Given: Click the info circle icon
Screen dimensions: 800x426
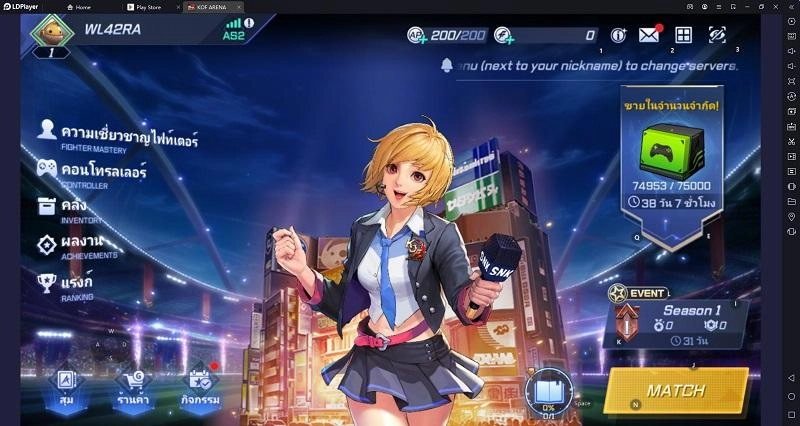Looking at the screenshot, I should pyautogui.click(x=618, y=35).
